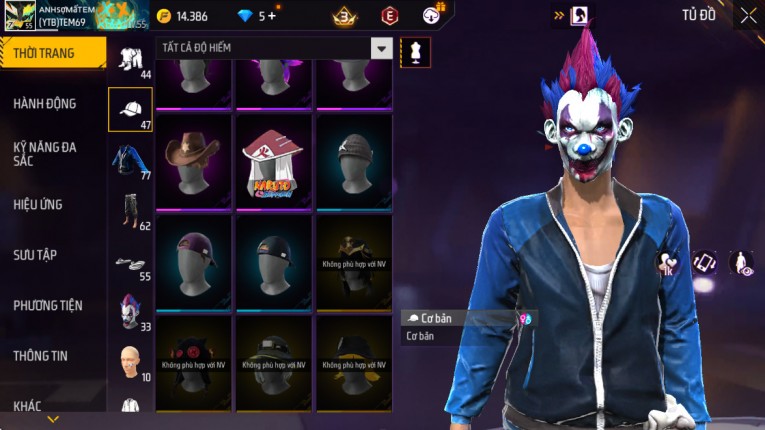Open the Kỹ Năng Đa Sắc tab
765x430 pixels.
(45, 153)
